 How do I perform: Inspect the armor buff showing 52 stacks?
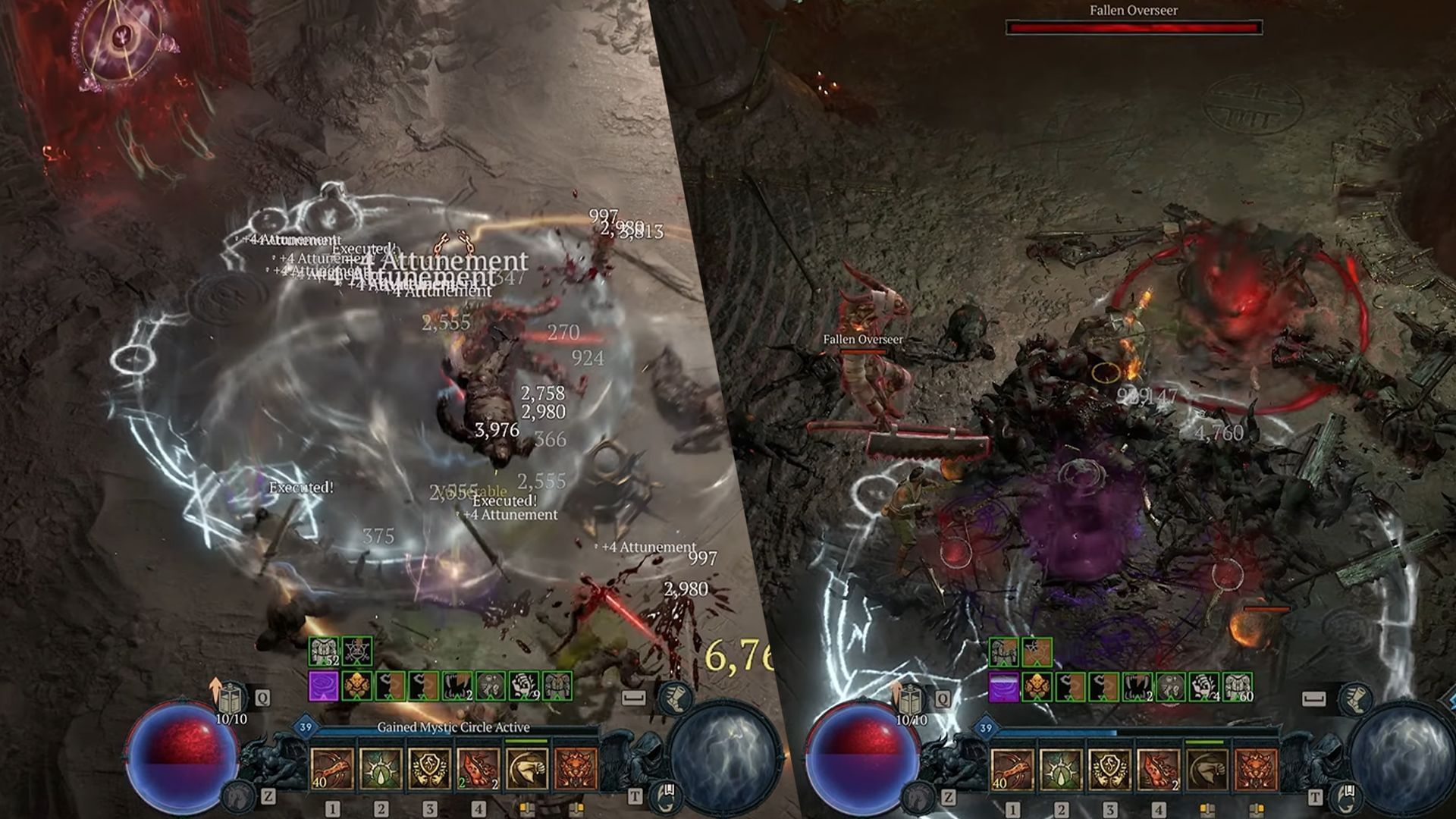(x=324, y=651)
